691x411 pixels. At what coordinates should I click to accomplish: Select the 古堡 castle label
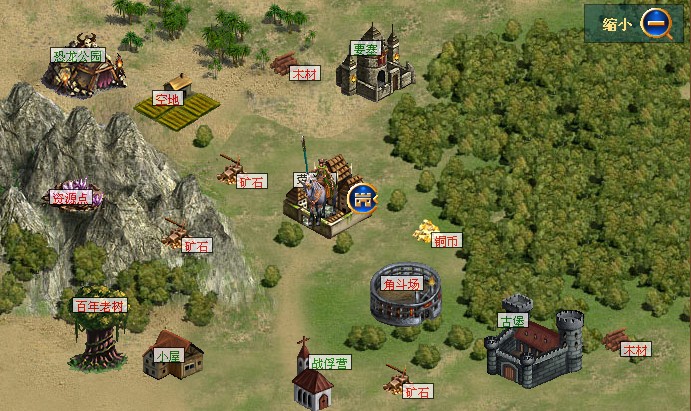point(511,321)
